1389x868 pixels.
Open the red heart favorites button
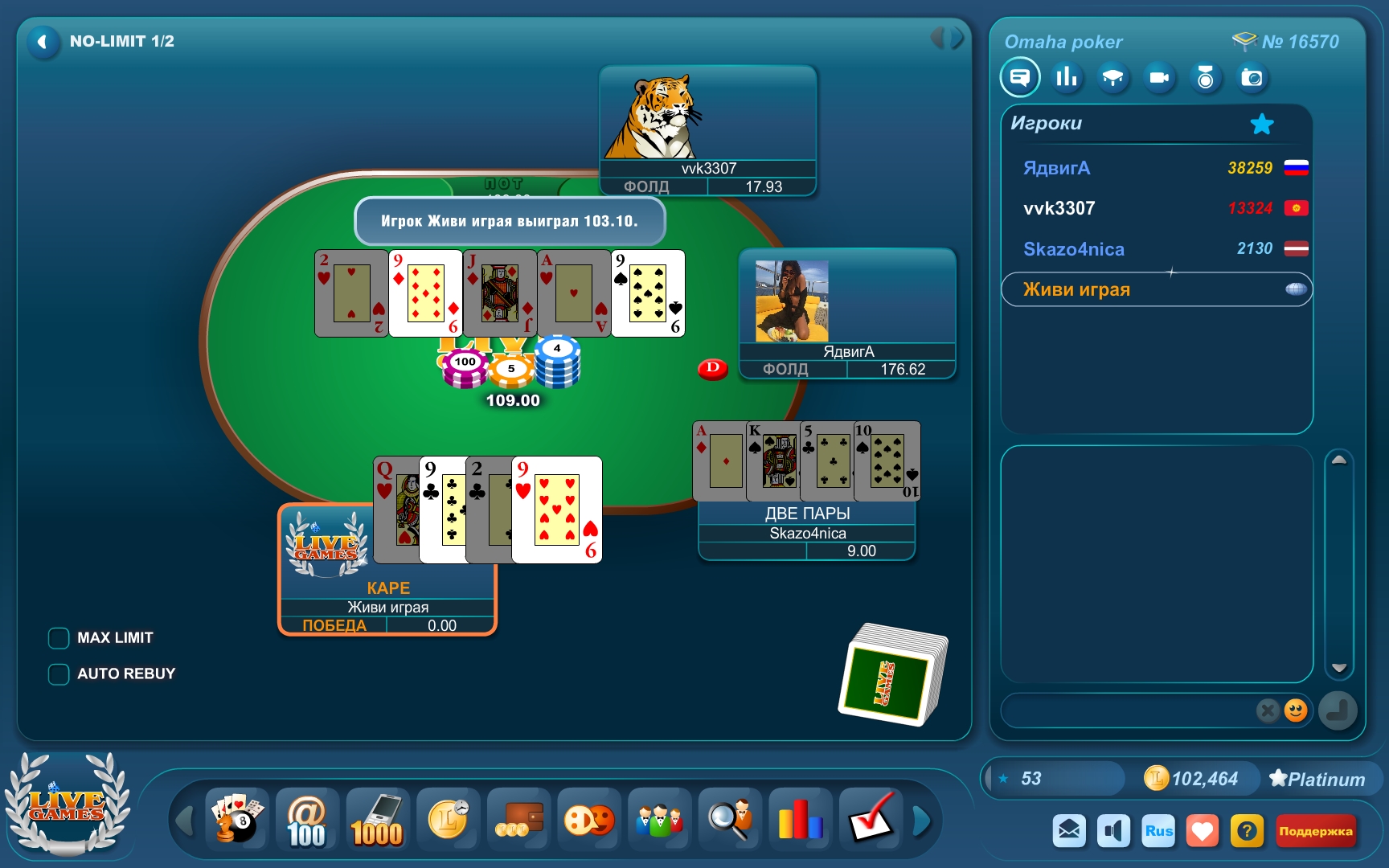click(1203, 831)
